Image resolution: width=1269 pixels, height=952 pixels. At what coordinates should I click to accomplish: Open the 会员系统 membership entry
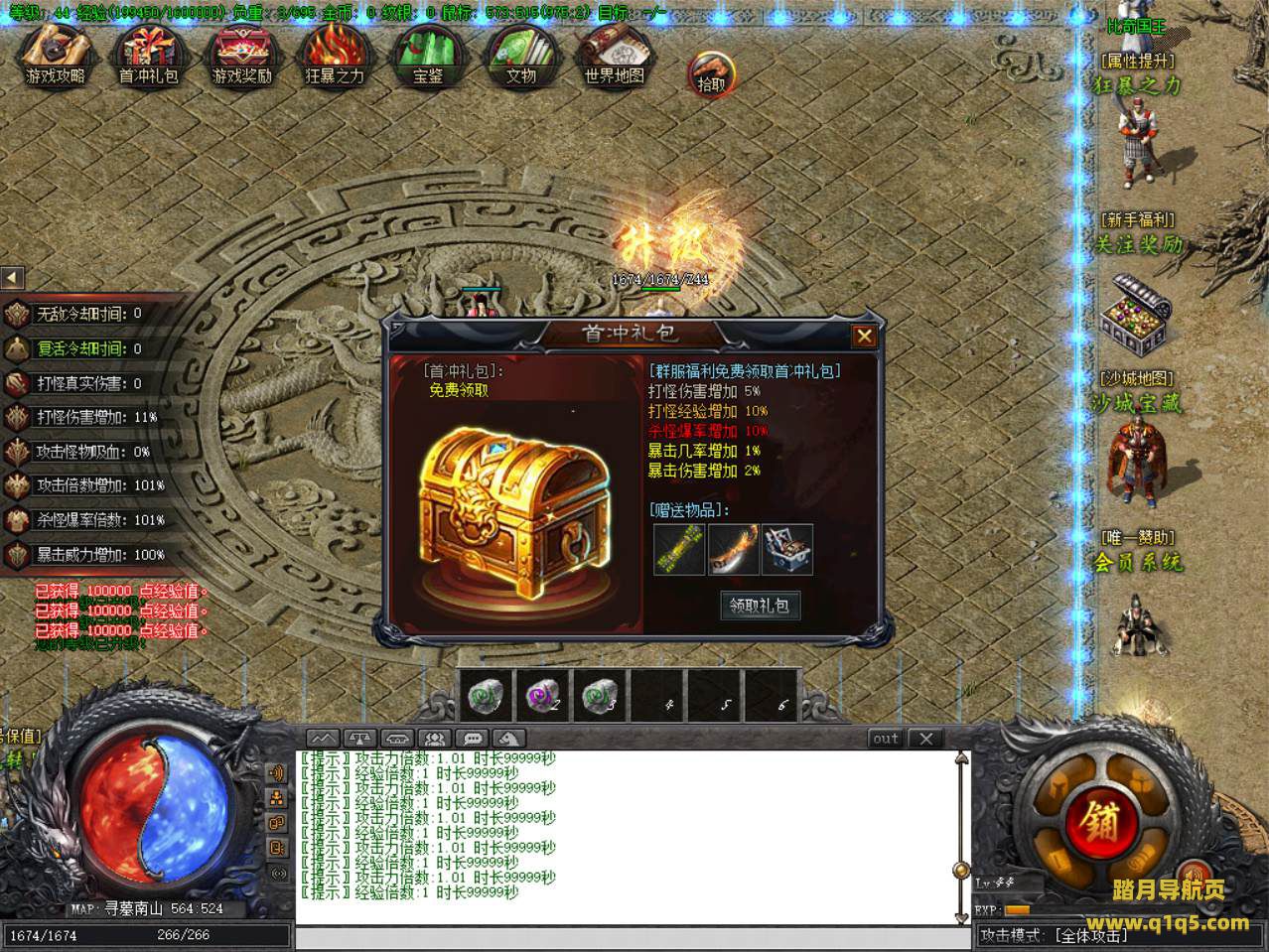1138,563
